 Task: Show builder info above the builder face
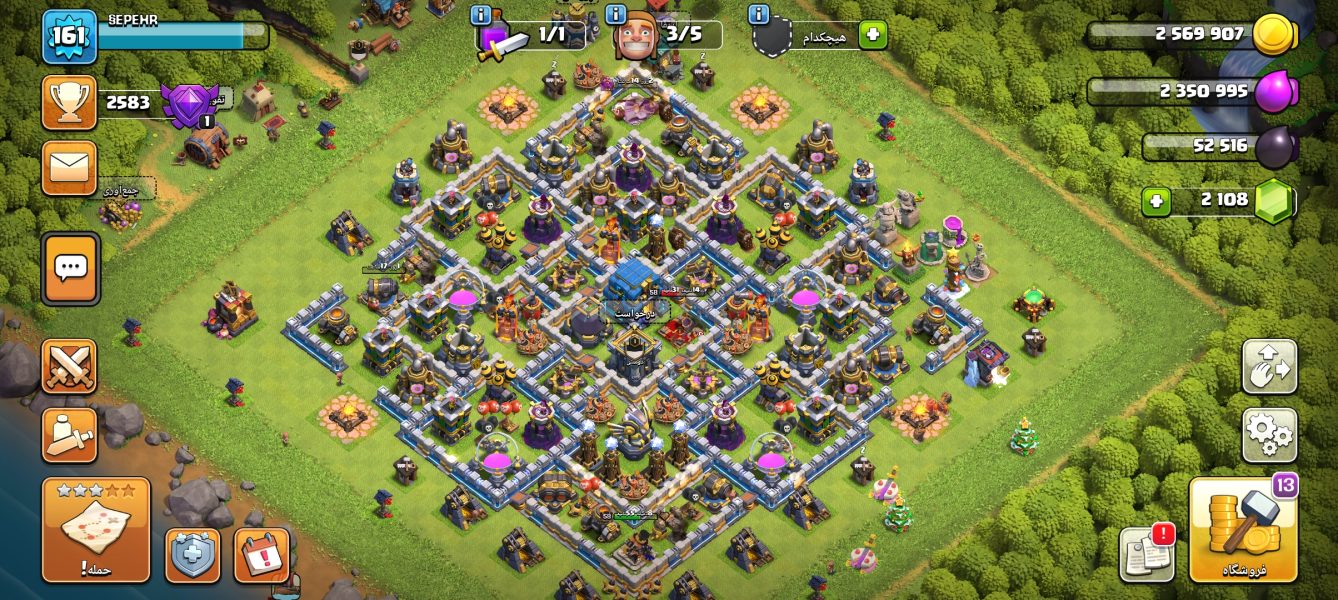point(617,15)
